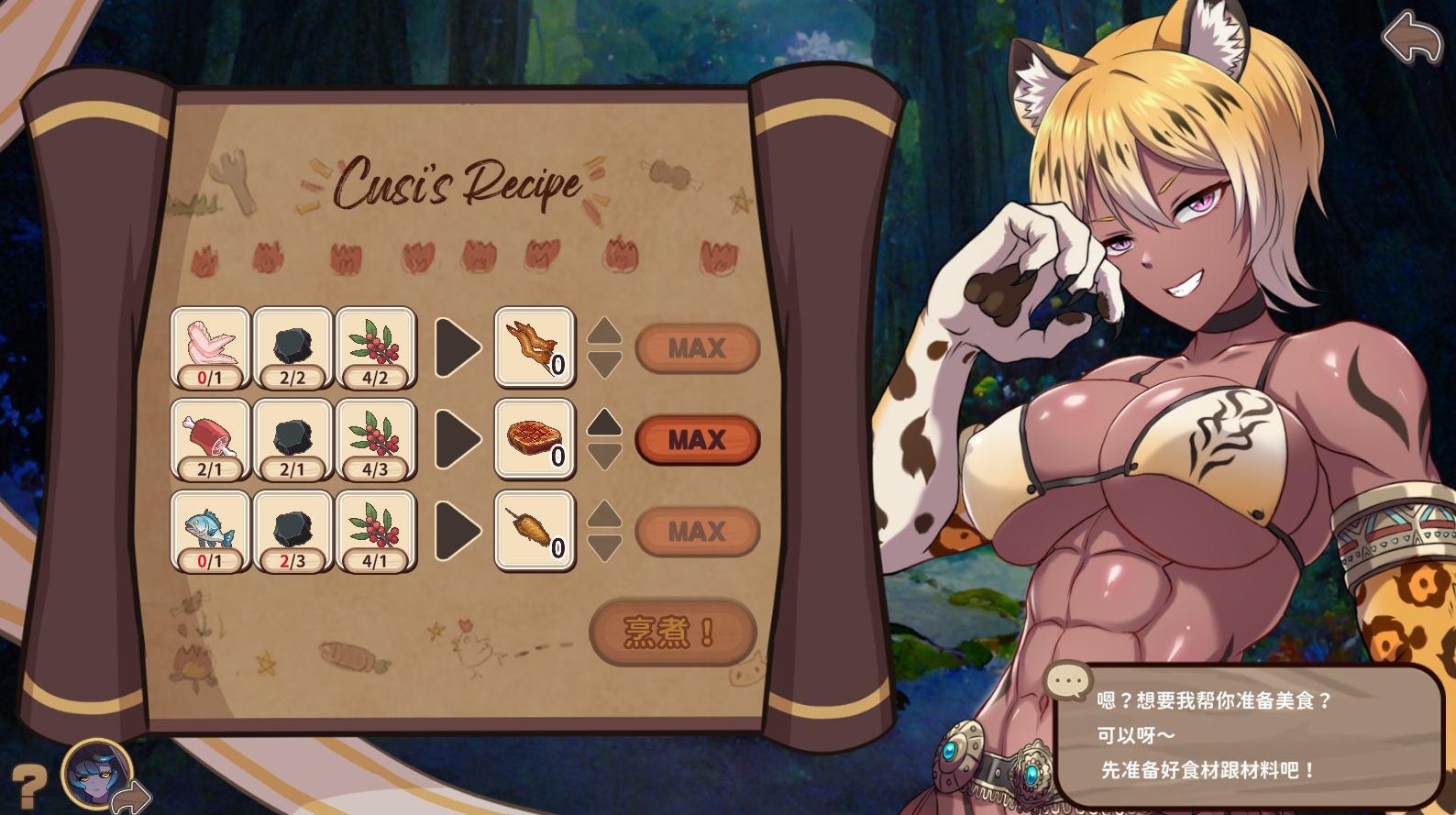This screenshot has height=815, width=1456.
Task: Hit MAX for the roast chicken recipe
Action: [x=697, y=348]
